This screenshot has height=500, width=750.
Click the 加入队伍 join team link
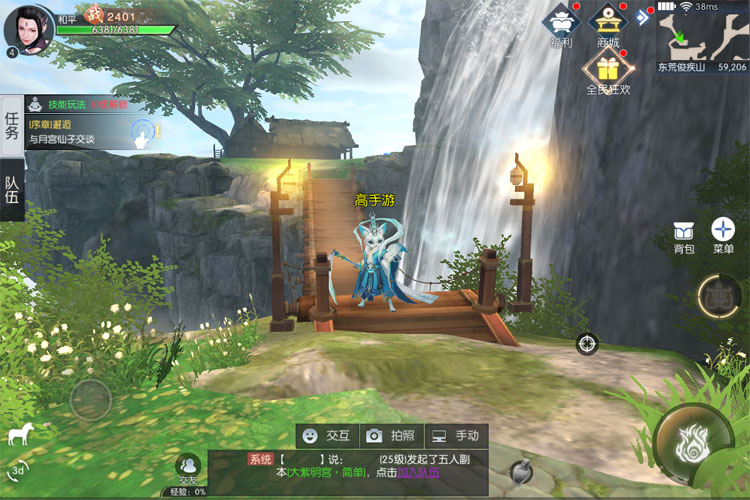[x=417, y=472]
